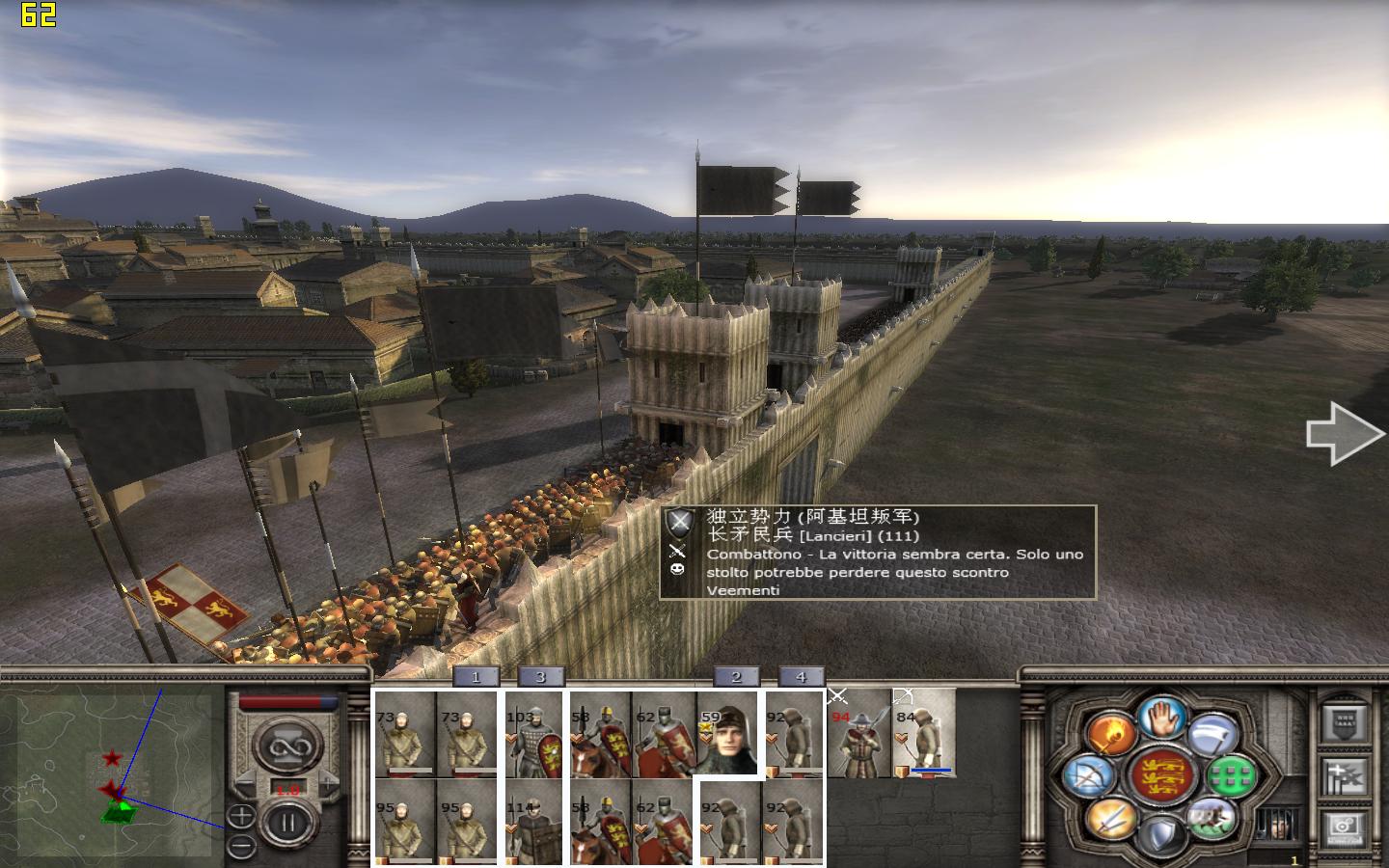Select the 103-man shield infantry unit card
Viewport: 1389px width, 868px height.
533,734
